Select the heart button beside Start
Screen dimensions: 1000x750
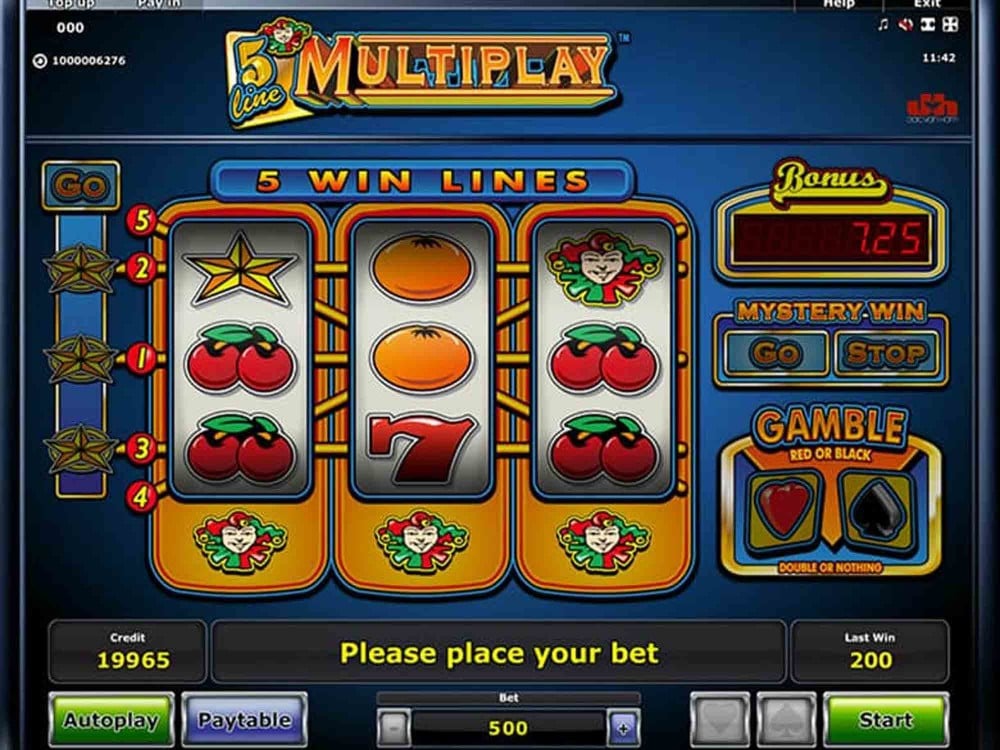coord(719,719)
